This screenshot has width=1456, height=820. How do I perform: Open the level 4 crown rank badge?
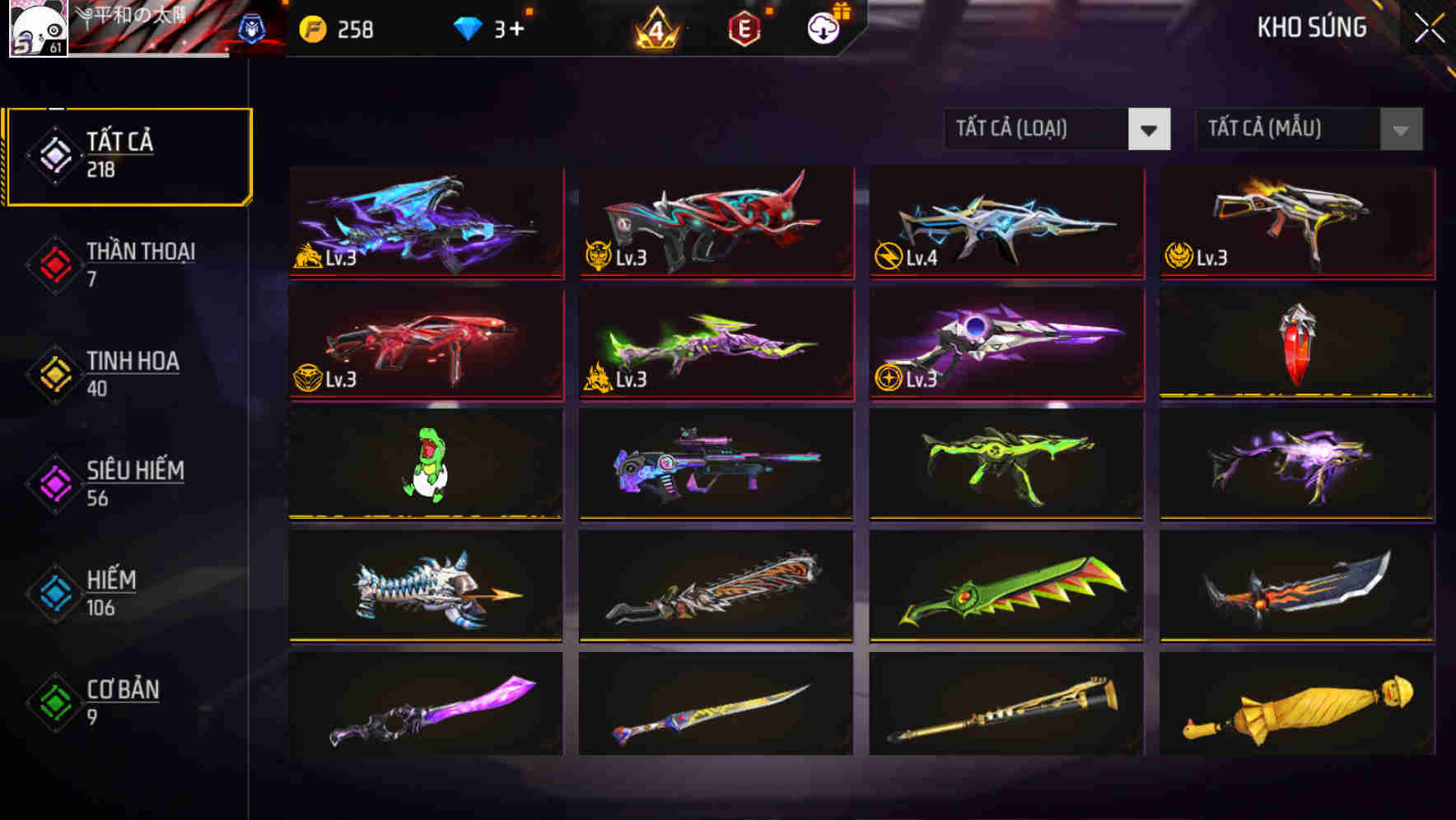pyautogui.click(x=655, y=27)
